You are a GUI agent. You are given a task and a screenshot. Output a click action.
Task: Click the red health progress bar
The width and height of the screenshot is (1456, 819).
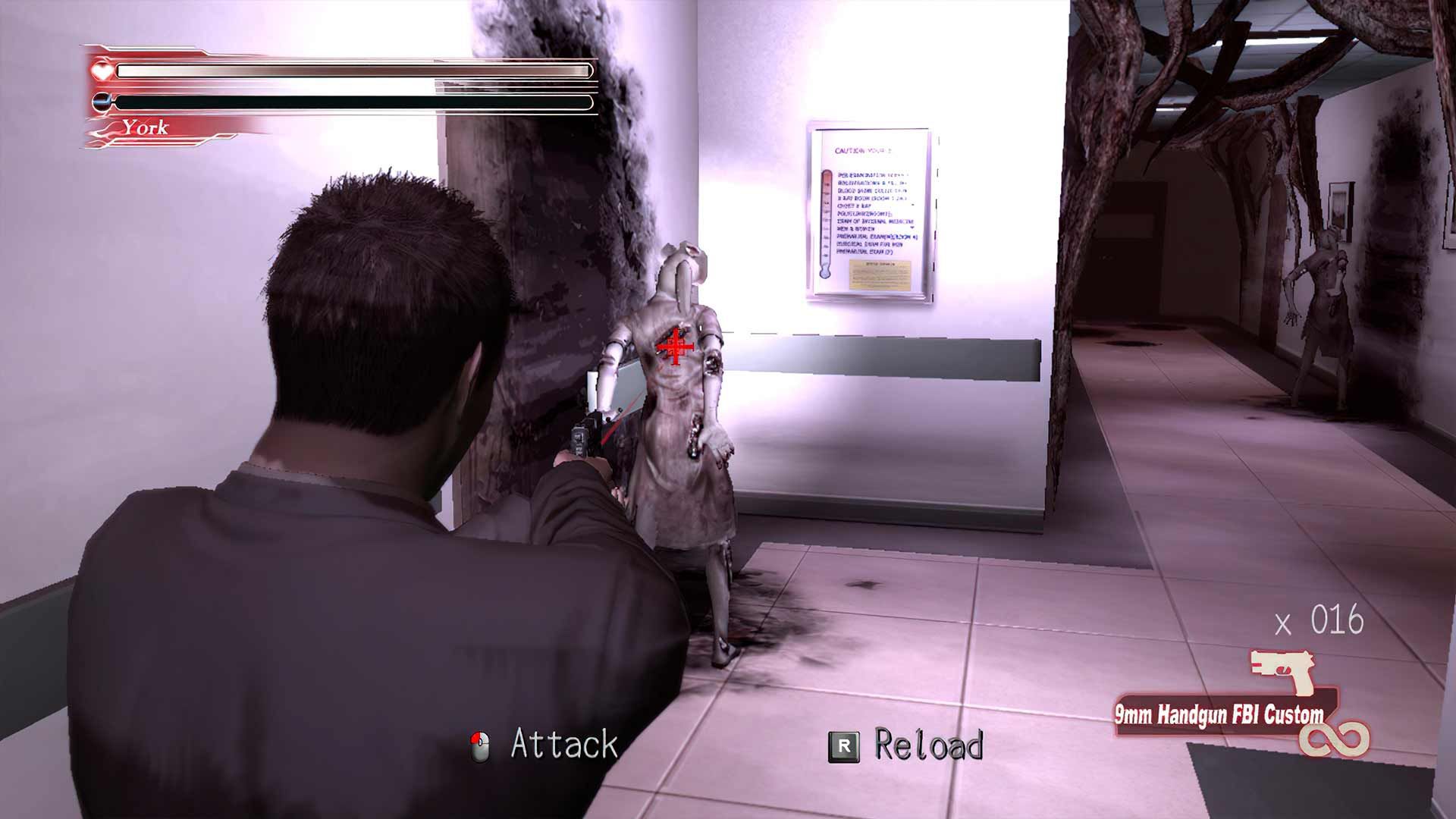[x=349, y=69]
